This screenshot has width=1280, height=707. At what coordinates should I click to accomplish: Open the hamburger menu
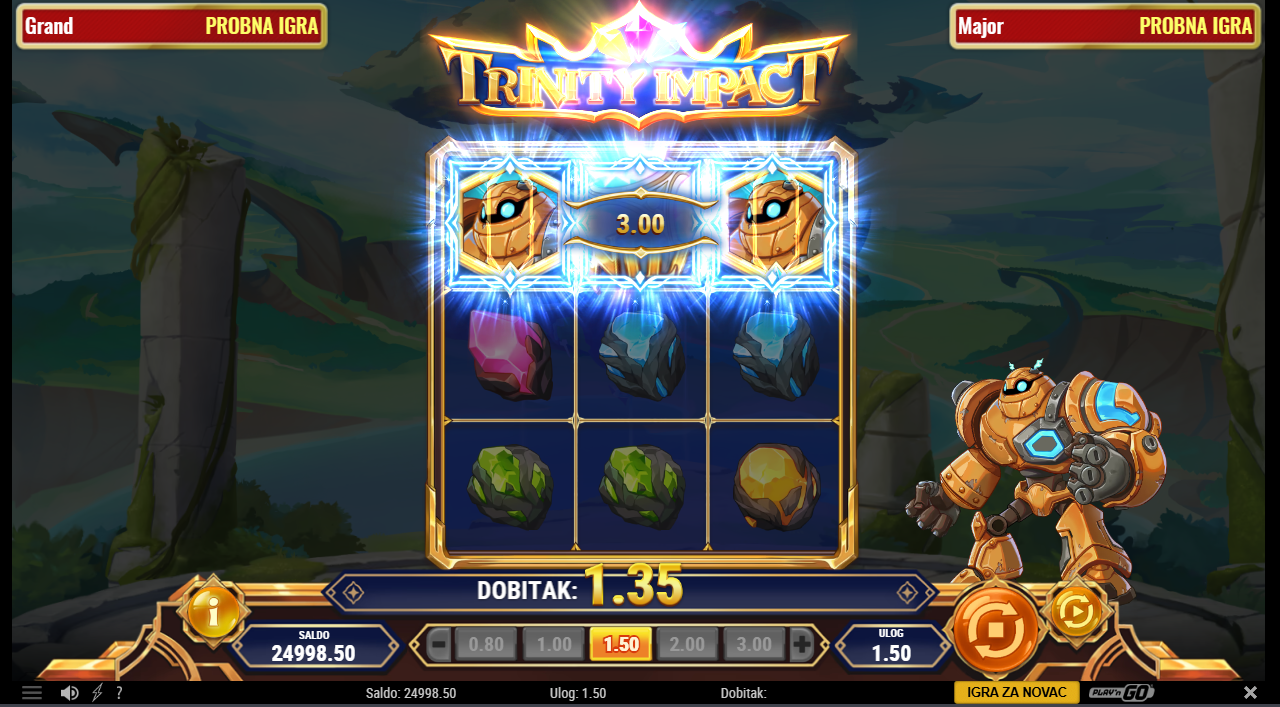point(32,693)
